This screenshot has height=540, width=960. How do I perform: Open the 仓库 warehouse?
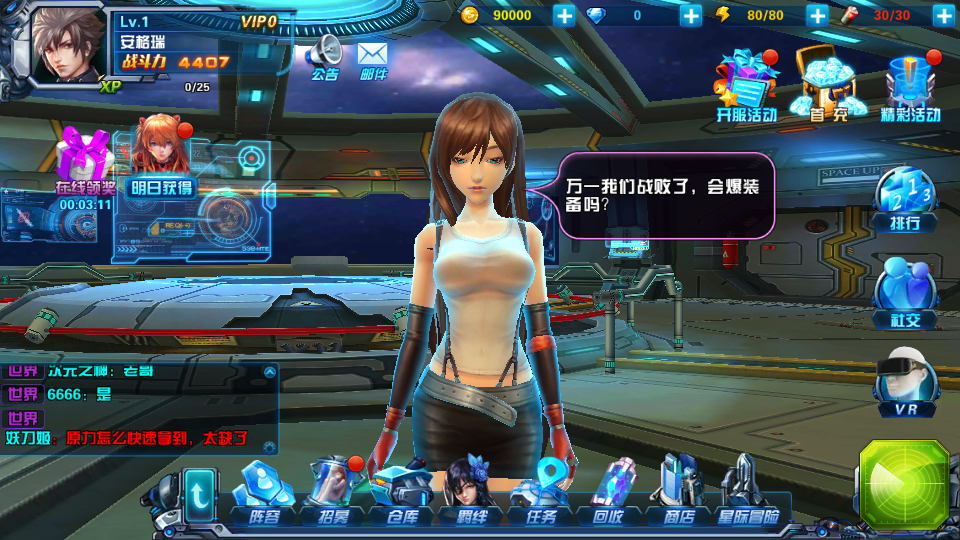(400, 495)
